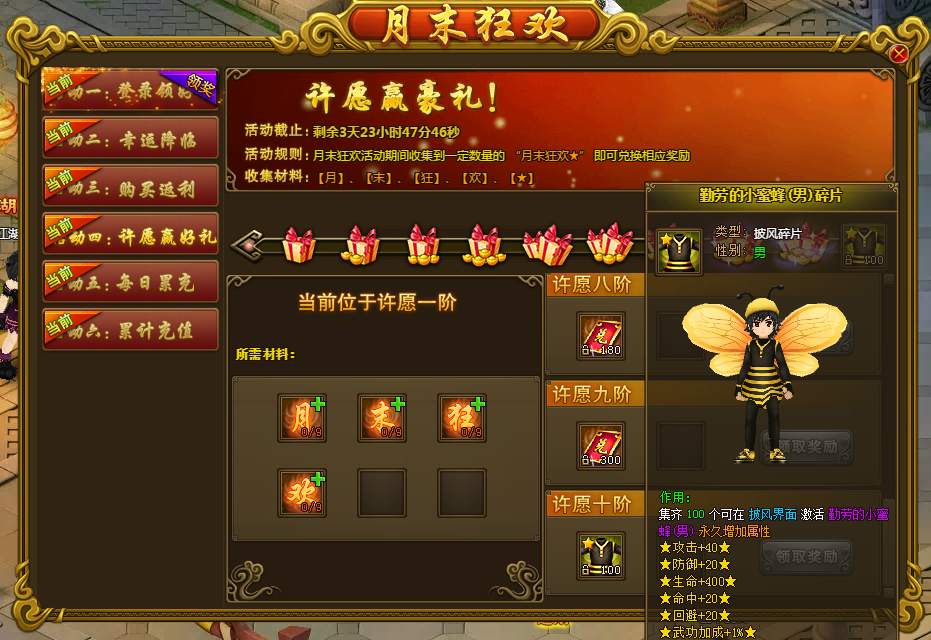
Task: Choose the 末 material slot
Action: point(382,418)
